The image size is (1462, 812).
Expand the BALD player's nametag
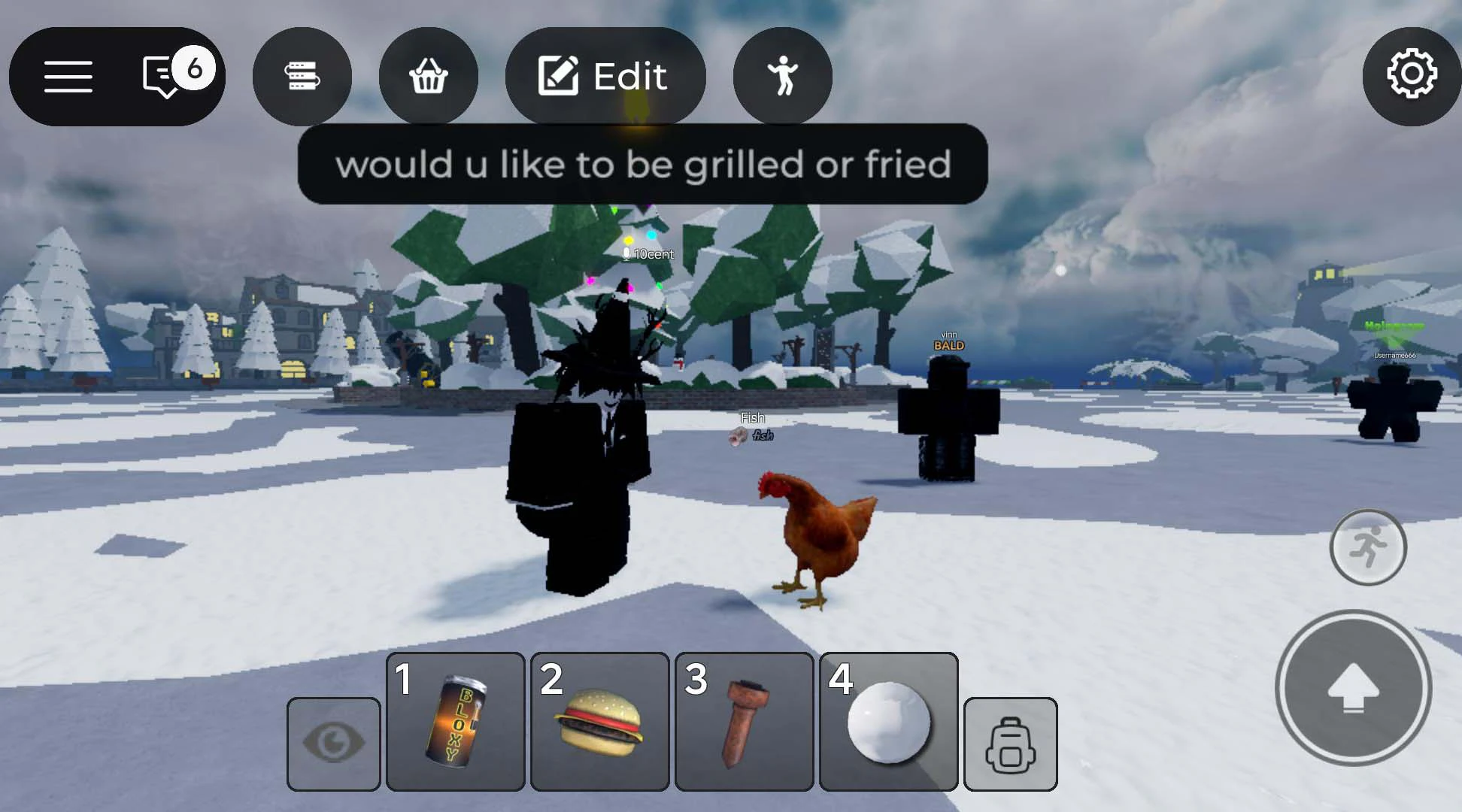(950, 345)
